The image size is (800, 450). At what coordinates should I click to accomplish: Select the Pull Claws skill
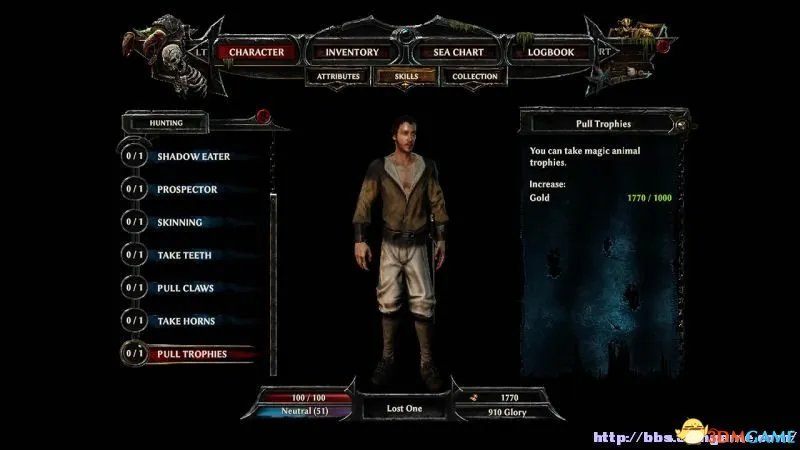pos(185,289)
